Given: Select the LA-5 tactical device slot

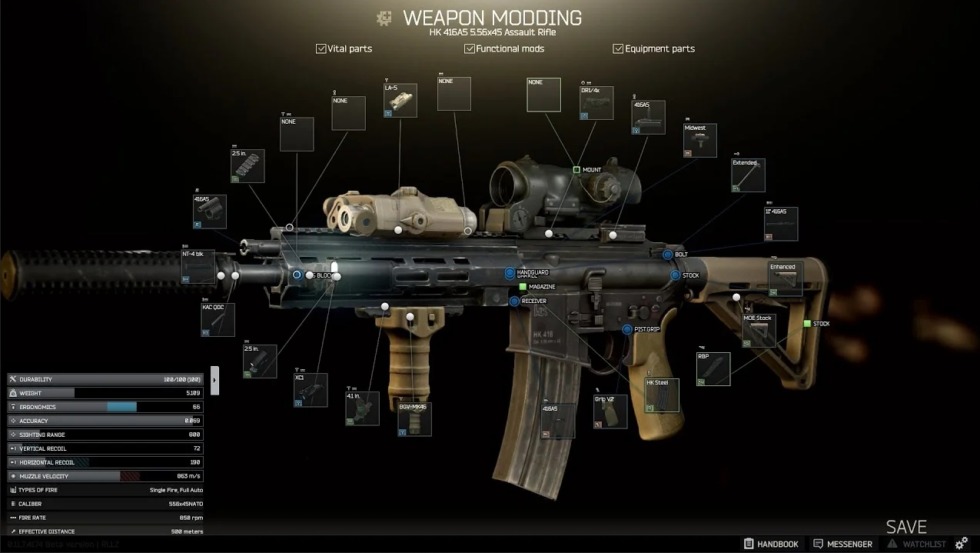Looking at the screenshot, I should click(x=400, y=102).
